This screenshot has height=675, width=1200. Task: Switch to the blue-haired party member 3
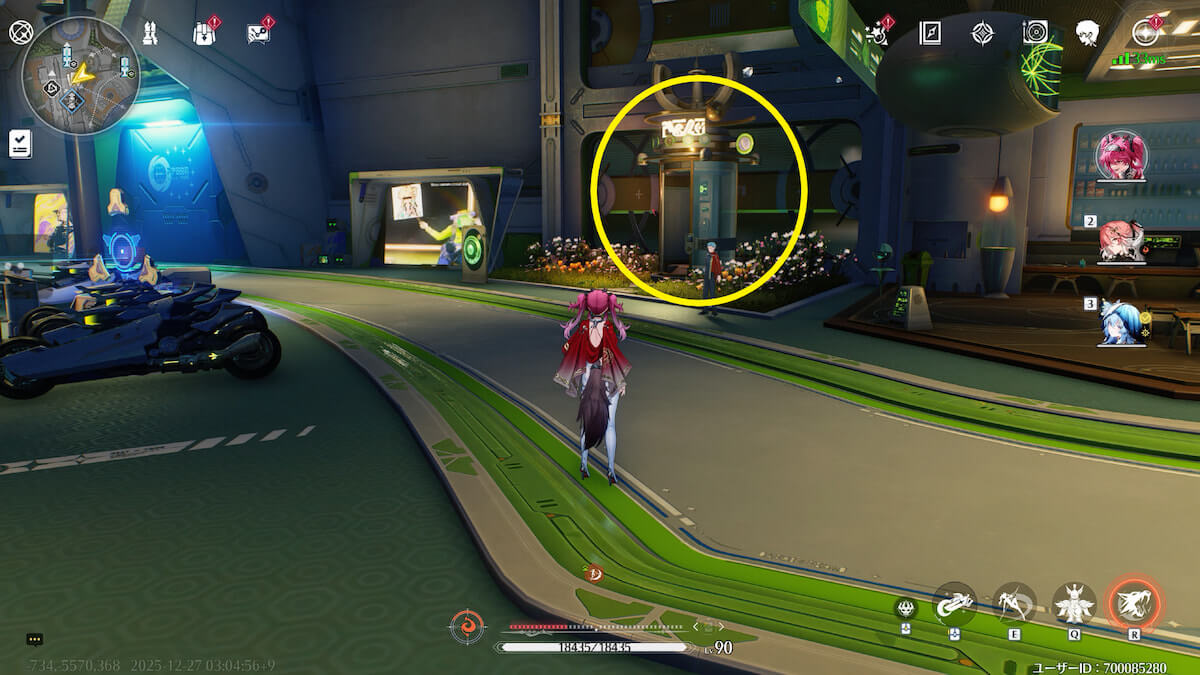pyautogui.click(x=1118, y=323)
